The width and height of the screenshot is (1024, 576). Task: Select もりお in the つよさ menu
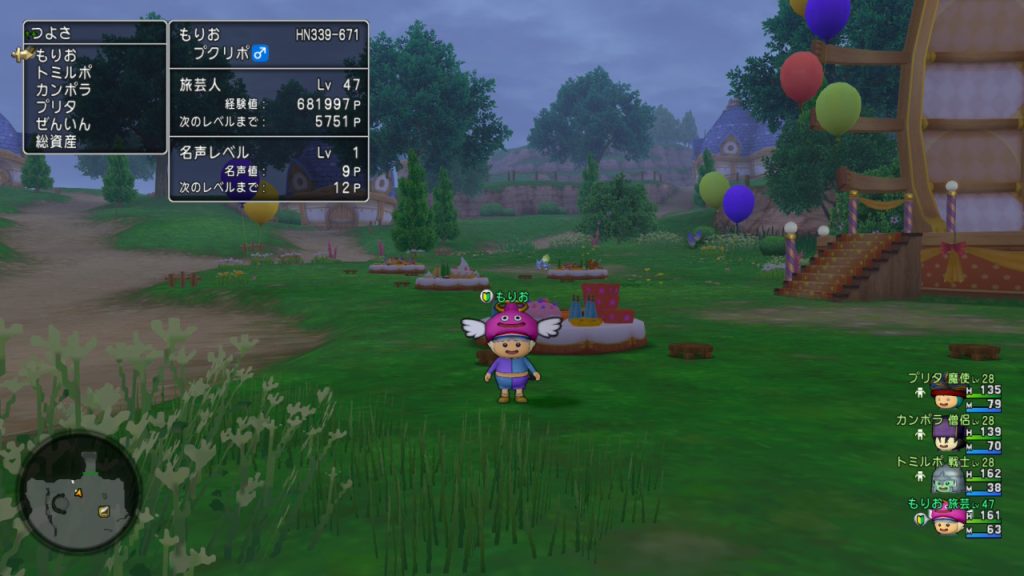[56, 55]
